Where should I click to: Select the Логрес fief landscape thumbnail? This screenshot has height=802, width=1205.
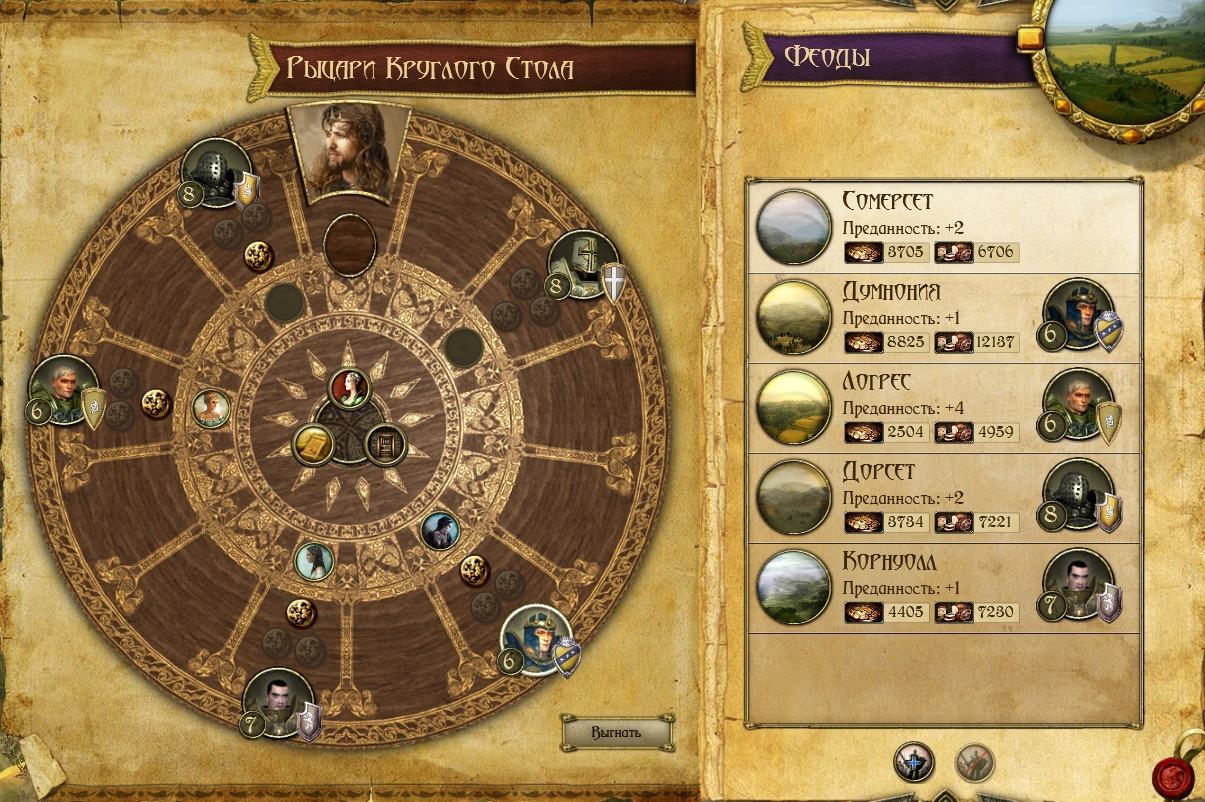coord(794,408)
